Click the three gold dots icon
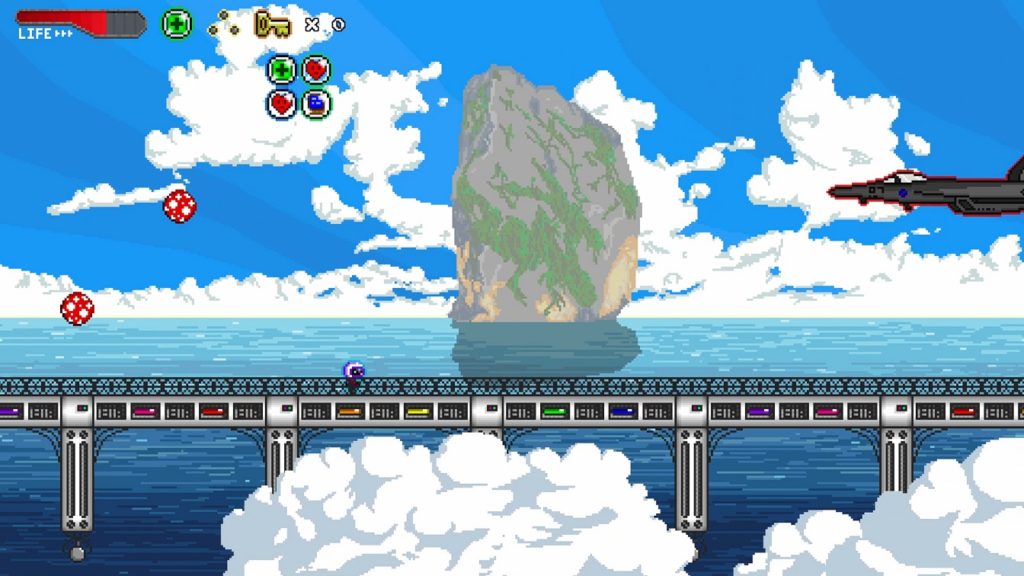 click(223, 25)
